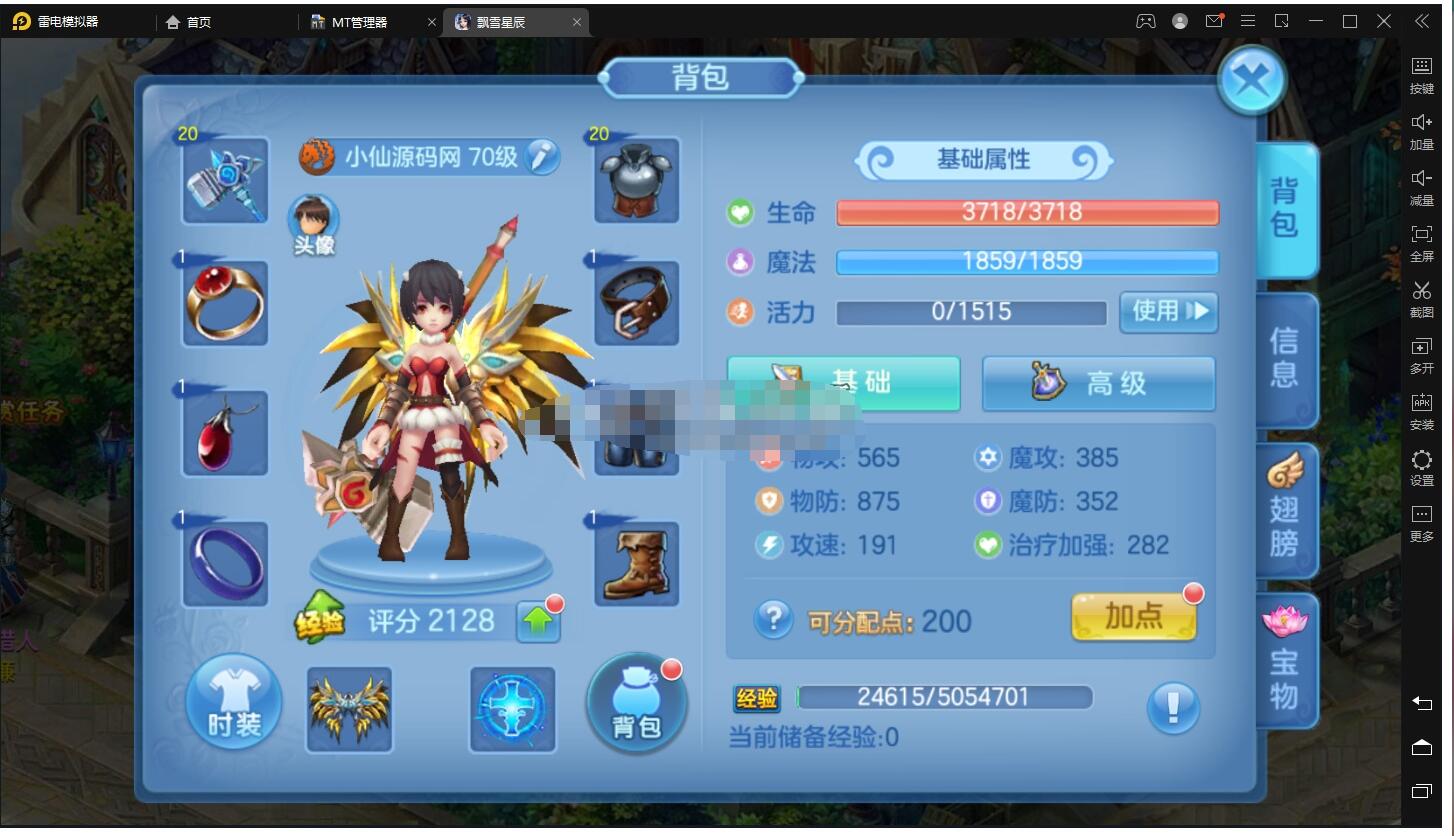Click the experience progress bar showing 24615/5054701
The height and width of the screenshot is (836, 1454).
coord(945,696)
